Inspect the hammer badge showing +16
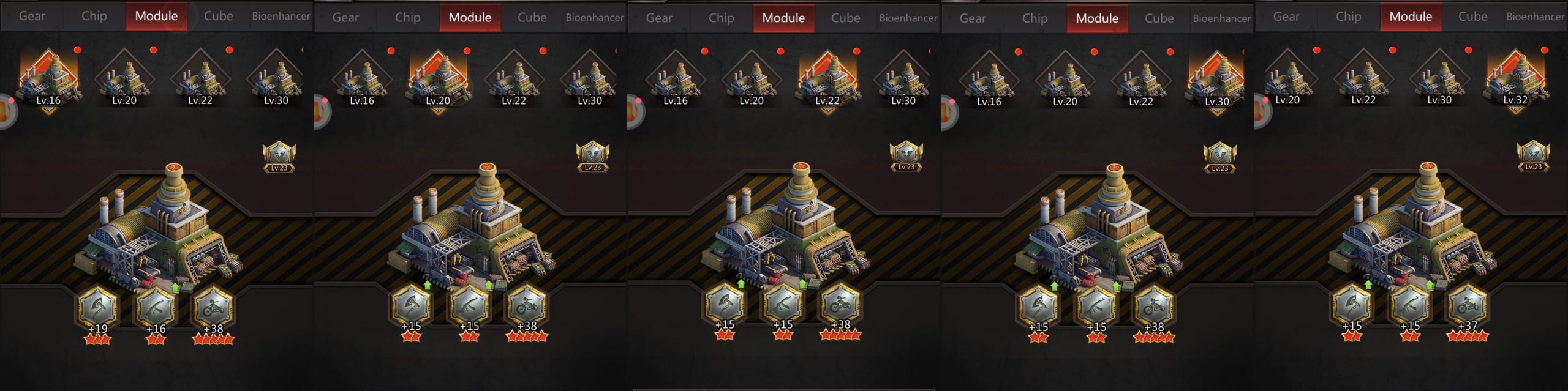Image resolution: width=1568 pixels, height=391 pixels. pyautogui.click(x=156, y=308)
